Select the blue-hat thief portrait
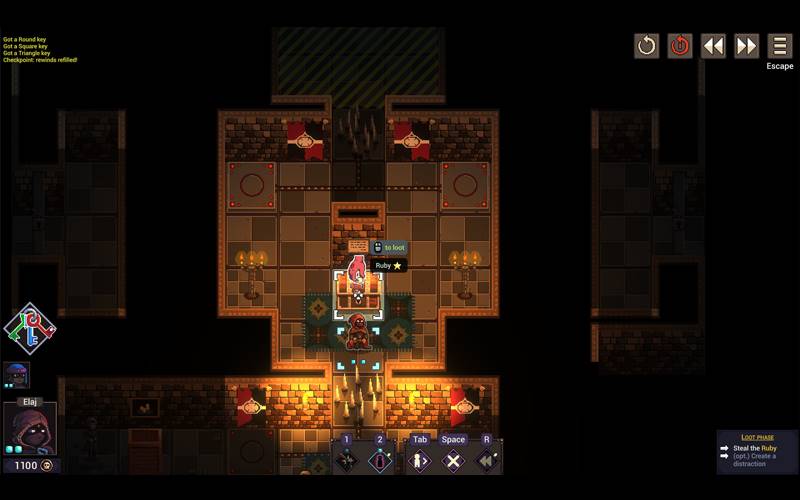 click(x=17, y=375)
